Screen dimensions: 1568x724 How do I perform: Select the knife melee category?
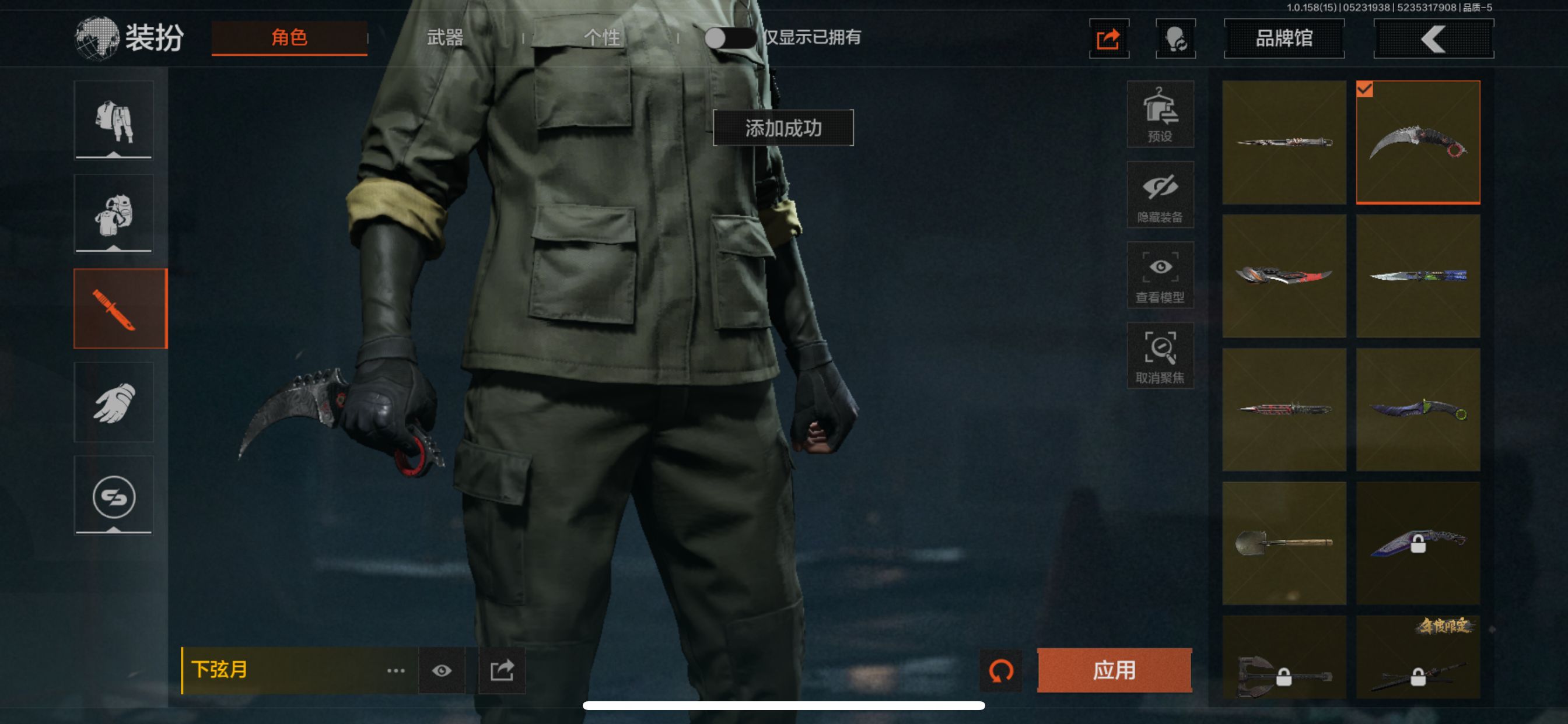coord(120,308)
